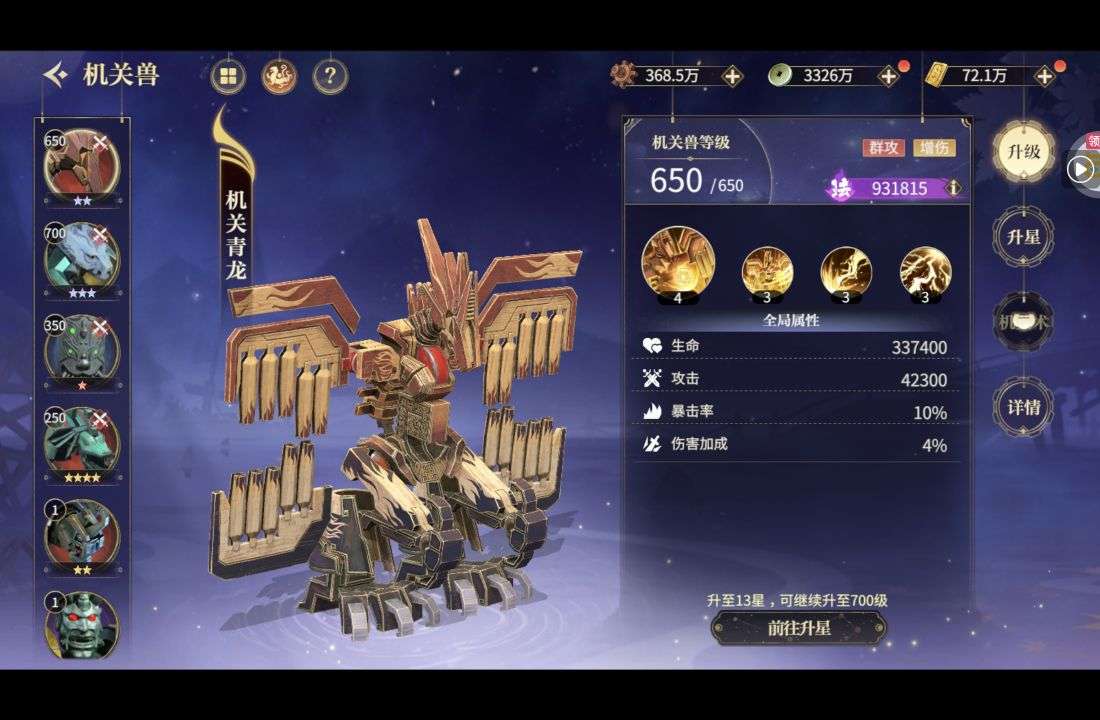1100x720 pixels.
Task: Open the four-square grid view
Action: click(229, 75)
